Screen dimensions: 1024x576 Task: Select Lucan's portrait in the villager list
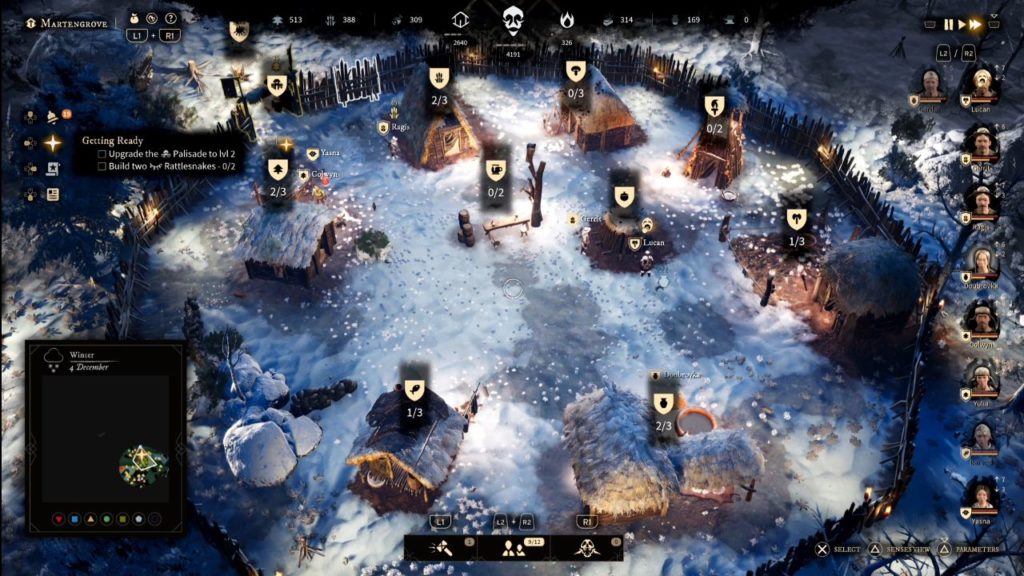click(981, 87)
